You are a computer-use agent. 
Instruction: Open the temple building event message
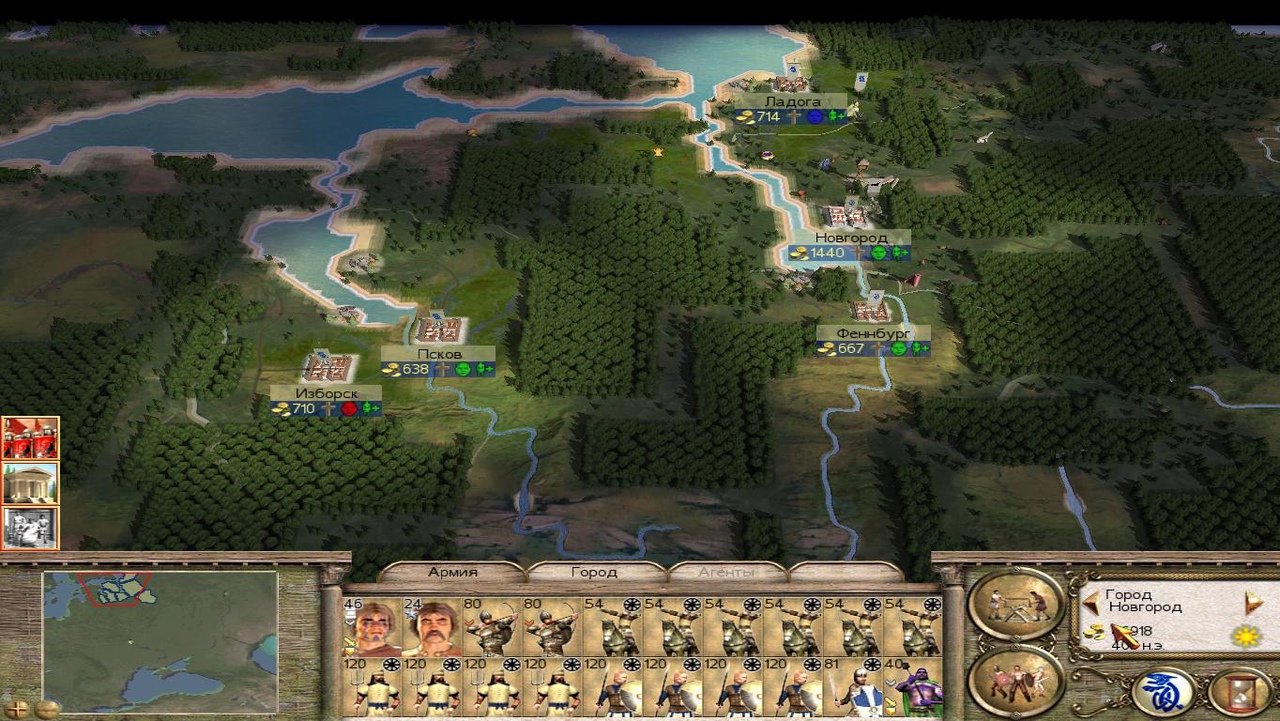click(x=30, y=483)
